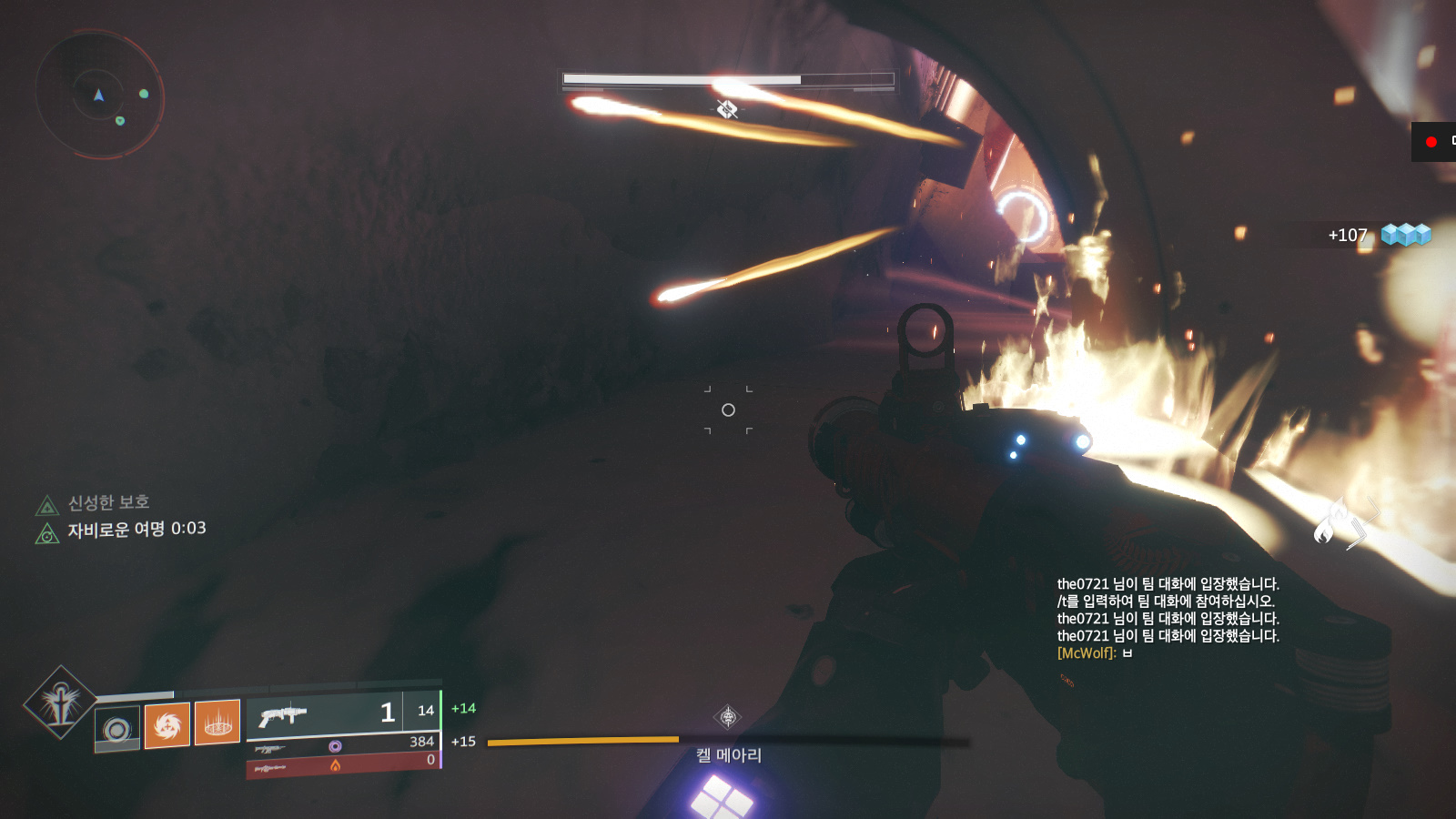Activate the rift class ability icon
This screenshot has width=1456, height=819.
(x=217, y=722)
